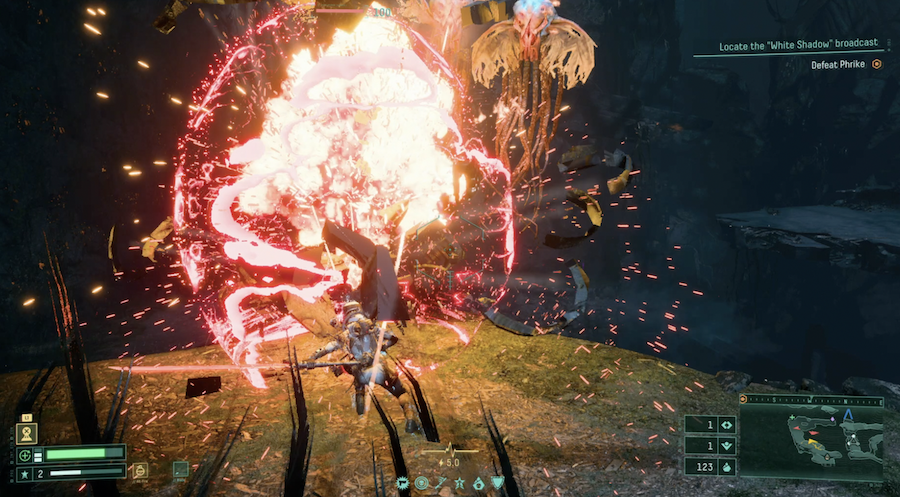Screen dimensions: 900x497
Task: Select the item slot showing 123
Action: pyautogui.click(x=710, y=465)
